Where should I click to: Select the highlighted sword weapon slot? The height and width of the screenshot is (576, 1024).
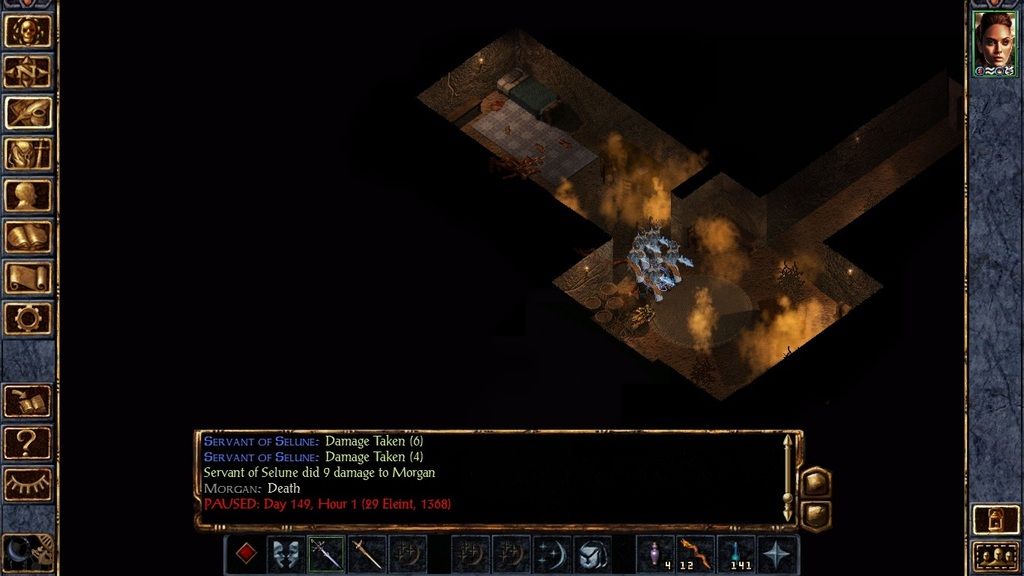[327, 553]
